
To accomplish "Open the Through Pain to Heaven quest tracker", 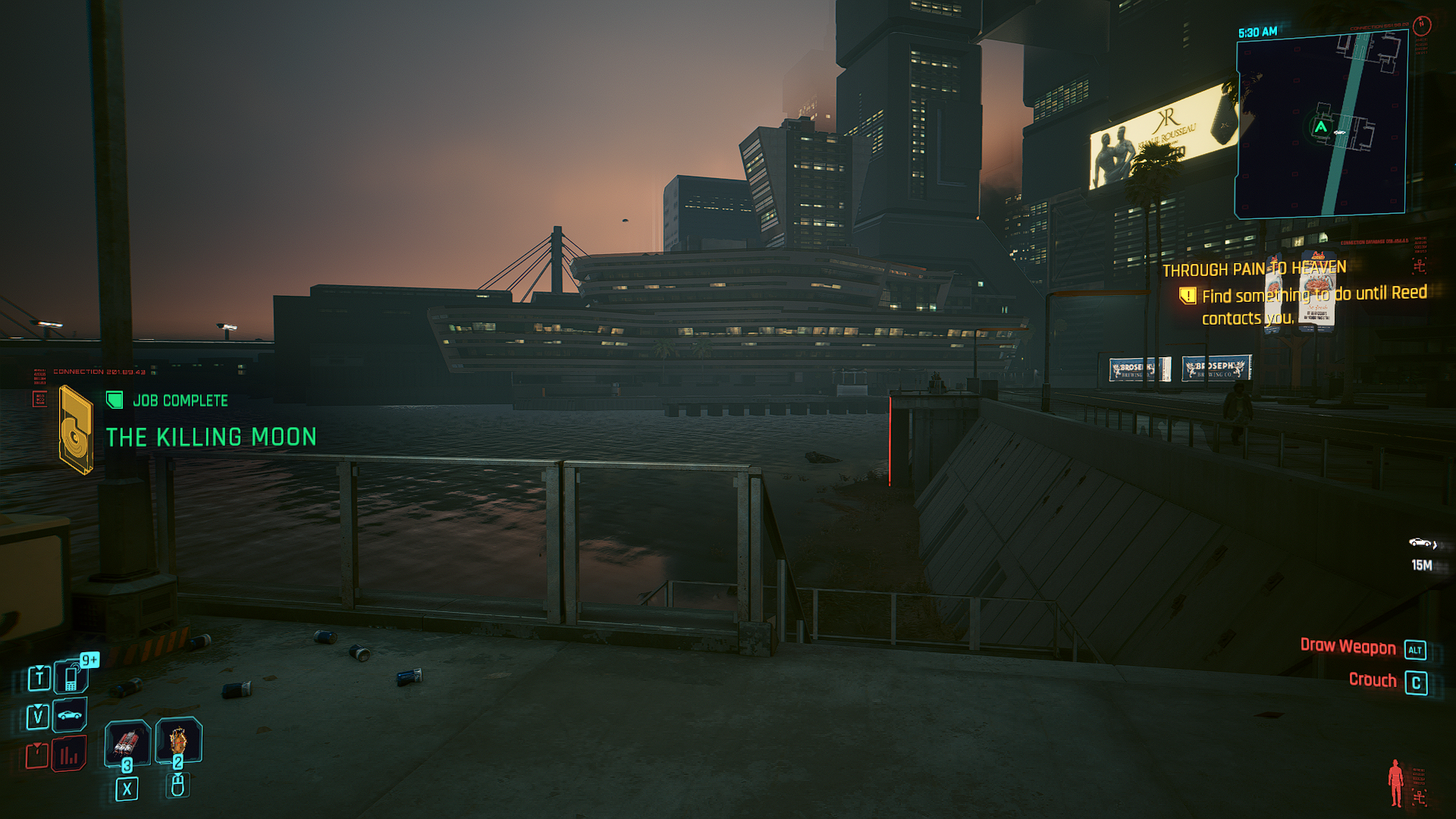I will click(1254, 269).
